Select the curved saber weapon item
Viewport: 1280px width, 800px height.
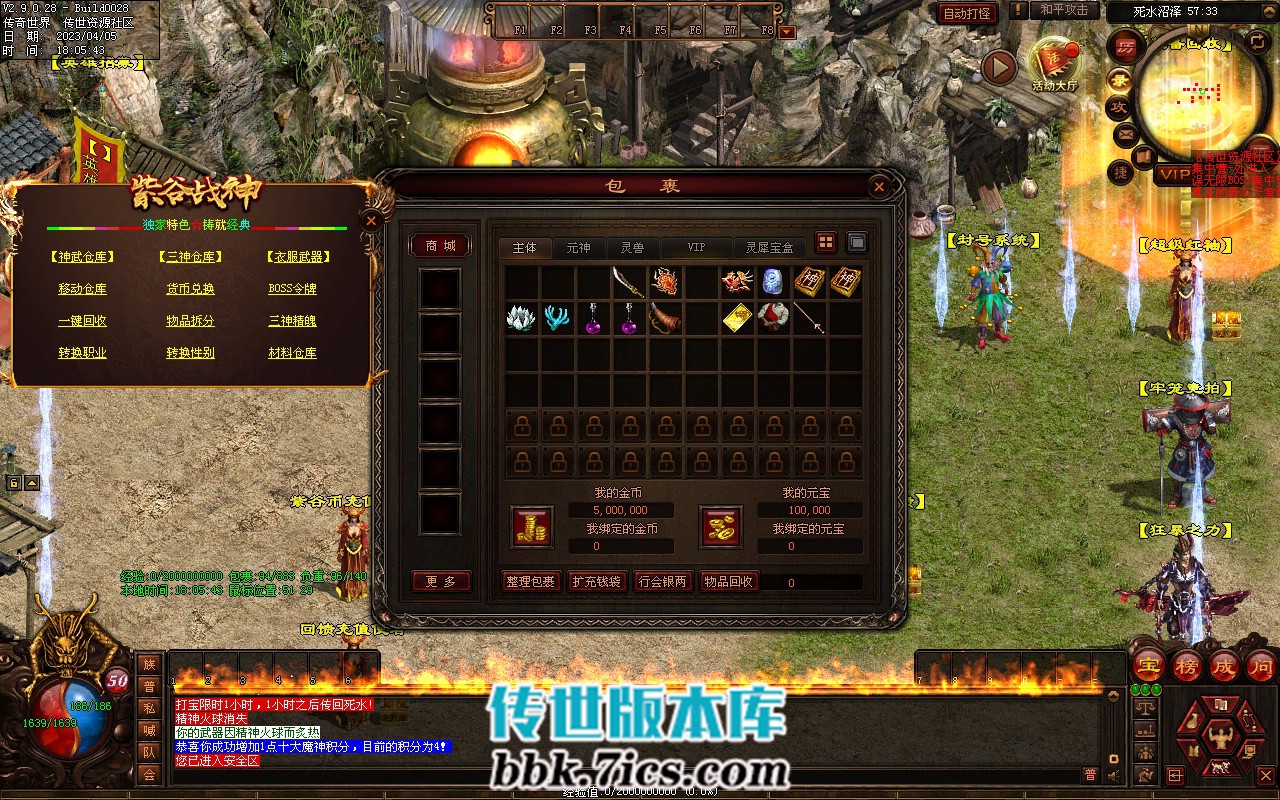tap(628, 281)
